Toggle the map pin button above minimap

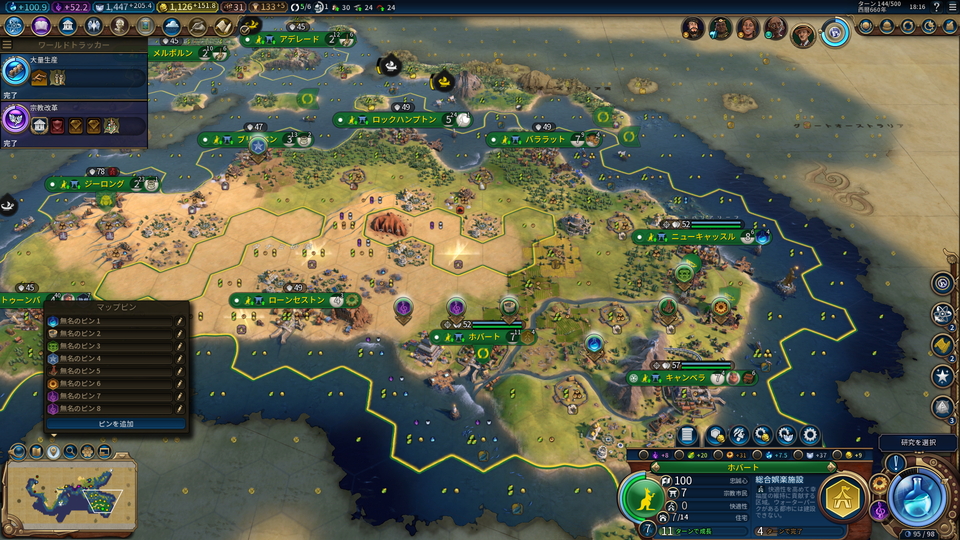pos(53,452)
